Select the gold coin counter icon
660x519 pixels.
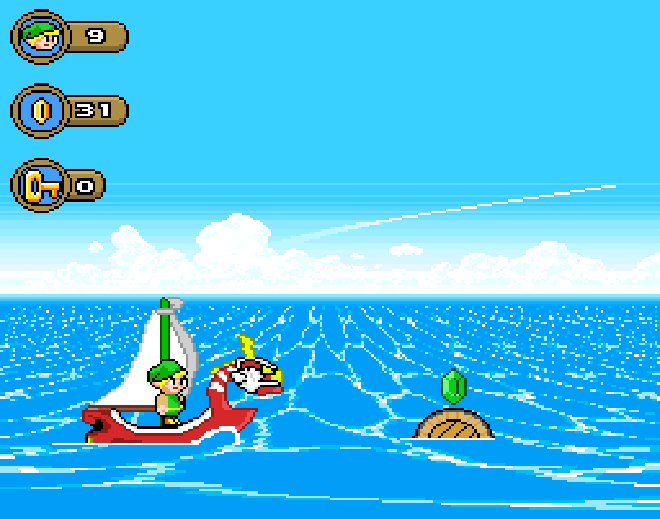point(39,110)
